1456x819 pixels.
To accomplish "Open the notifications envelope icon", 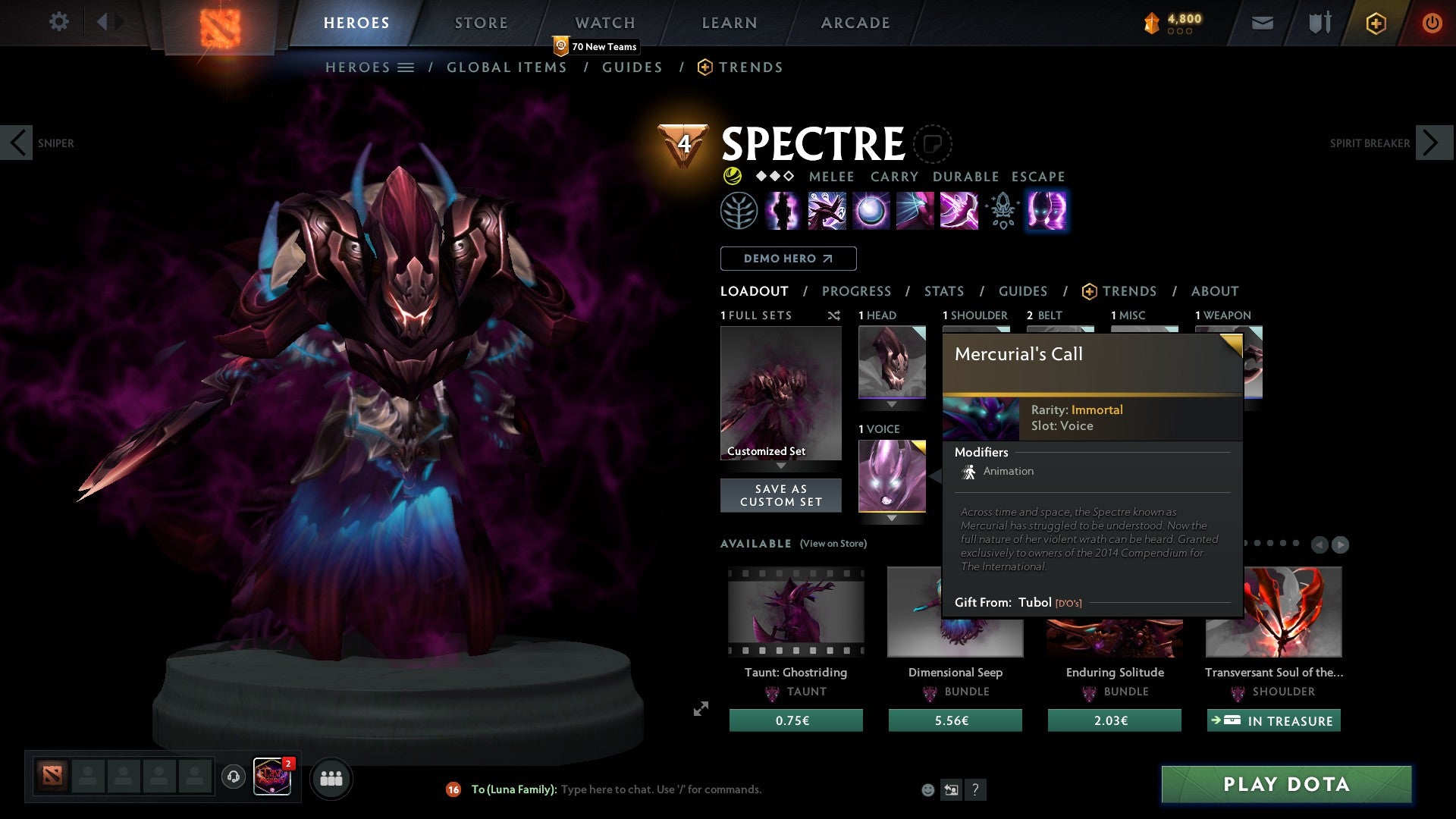I will point(1262,23).
